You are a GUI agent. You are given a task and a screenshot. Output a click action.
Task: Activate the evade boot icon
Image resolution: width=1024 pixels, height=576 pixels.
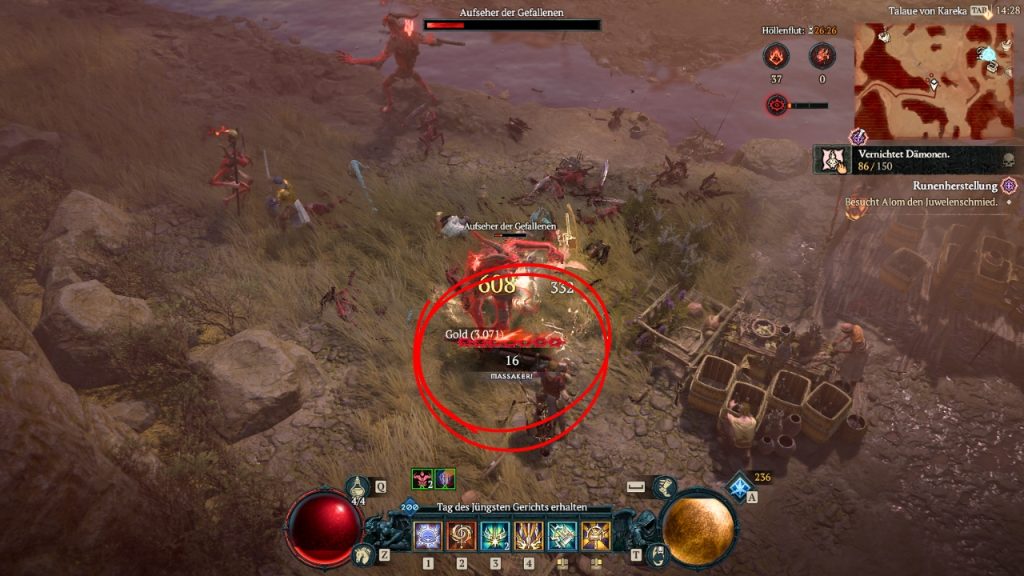[x=665, y=487]
